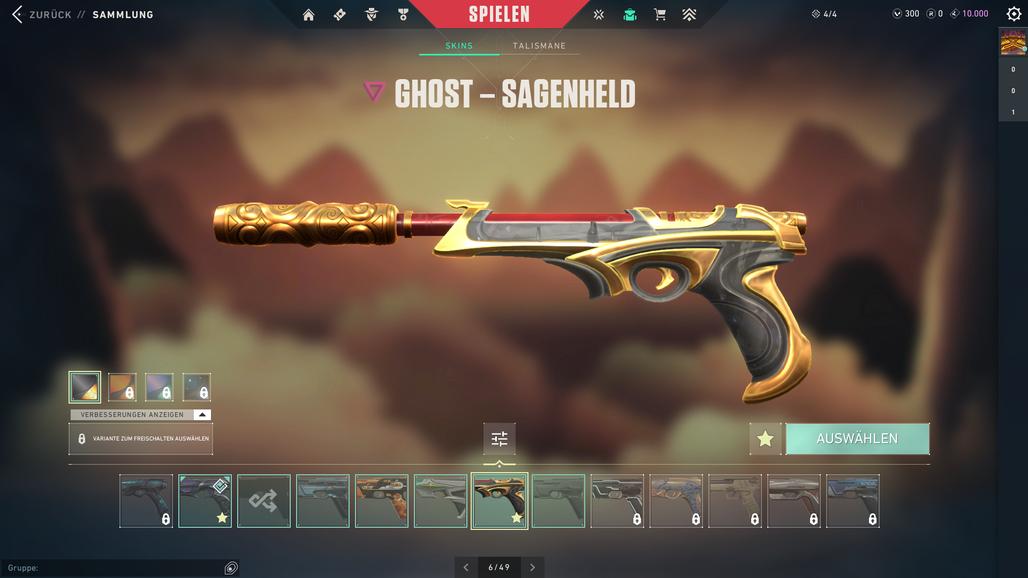Select the random shuffle skin tile
Viewport: 1028px width, 578px height.
[264, 501]
